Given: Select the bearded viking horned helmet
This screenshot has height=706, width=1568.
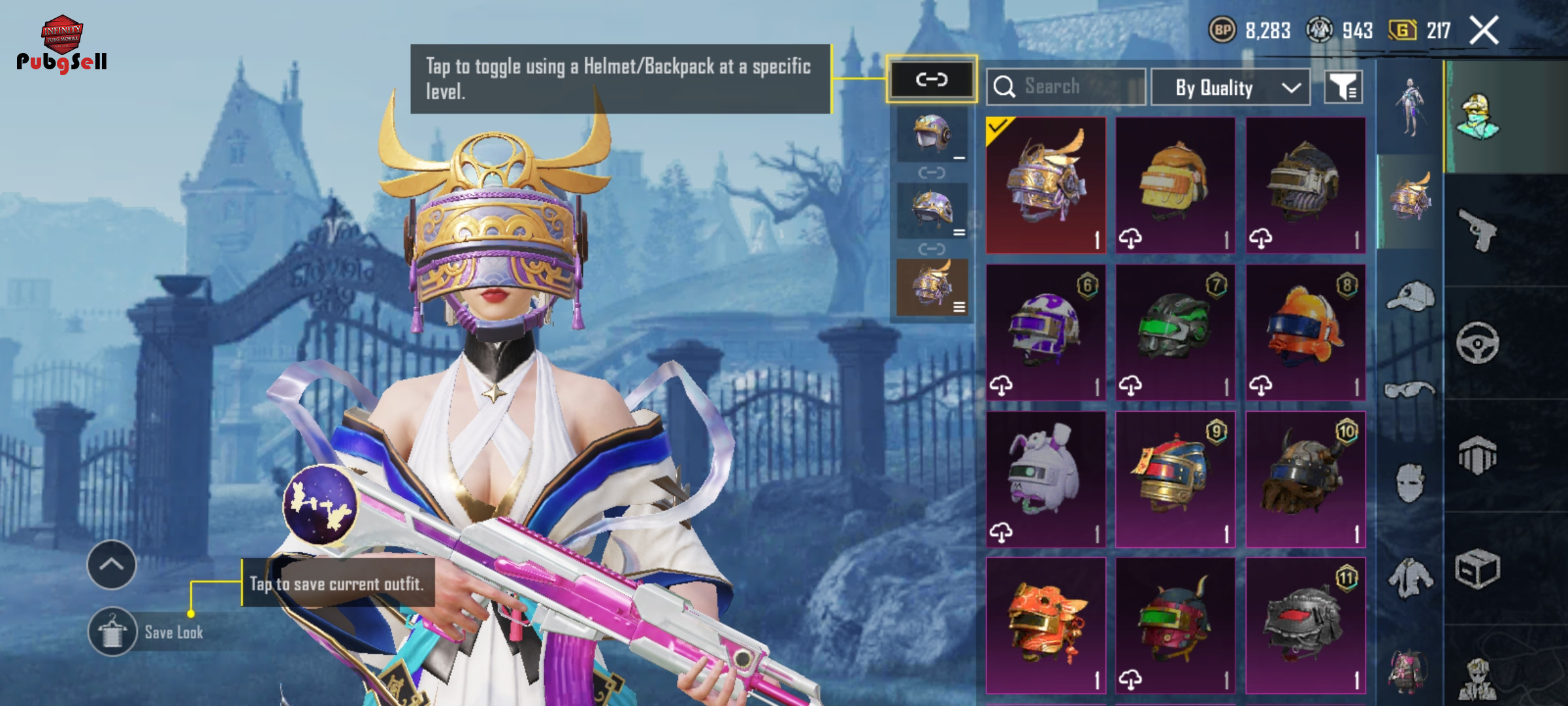Looking at the screenshot, I should [x=1305, y=479].
